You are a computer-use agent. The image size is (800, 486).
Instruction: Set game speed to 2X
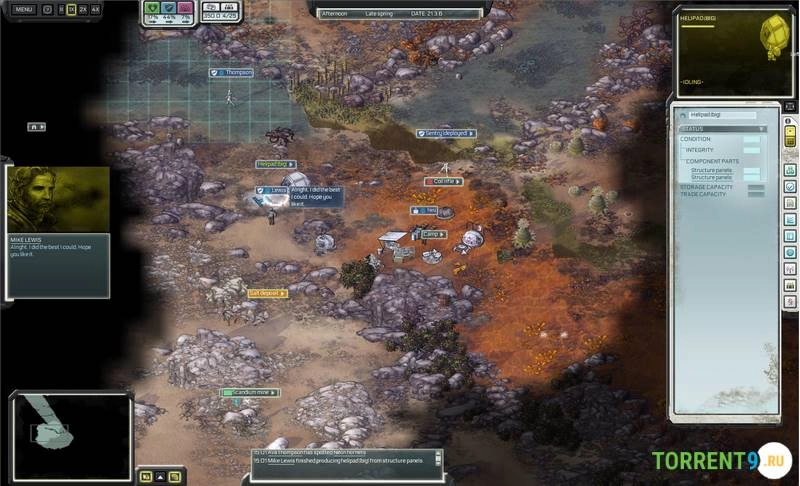[83, 9]
